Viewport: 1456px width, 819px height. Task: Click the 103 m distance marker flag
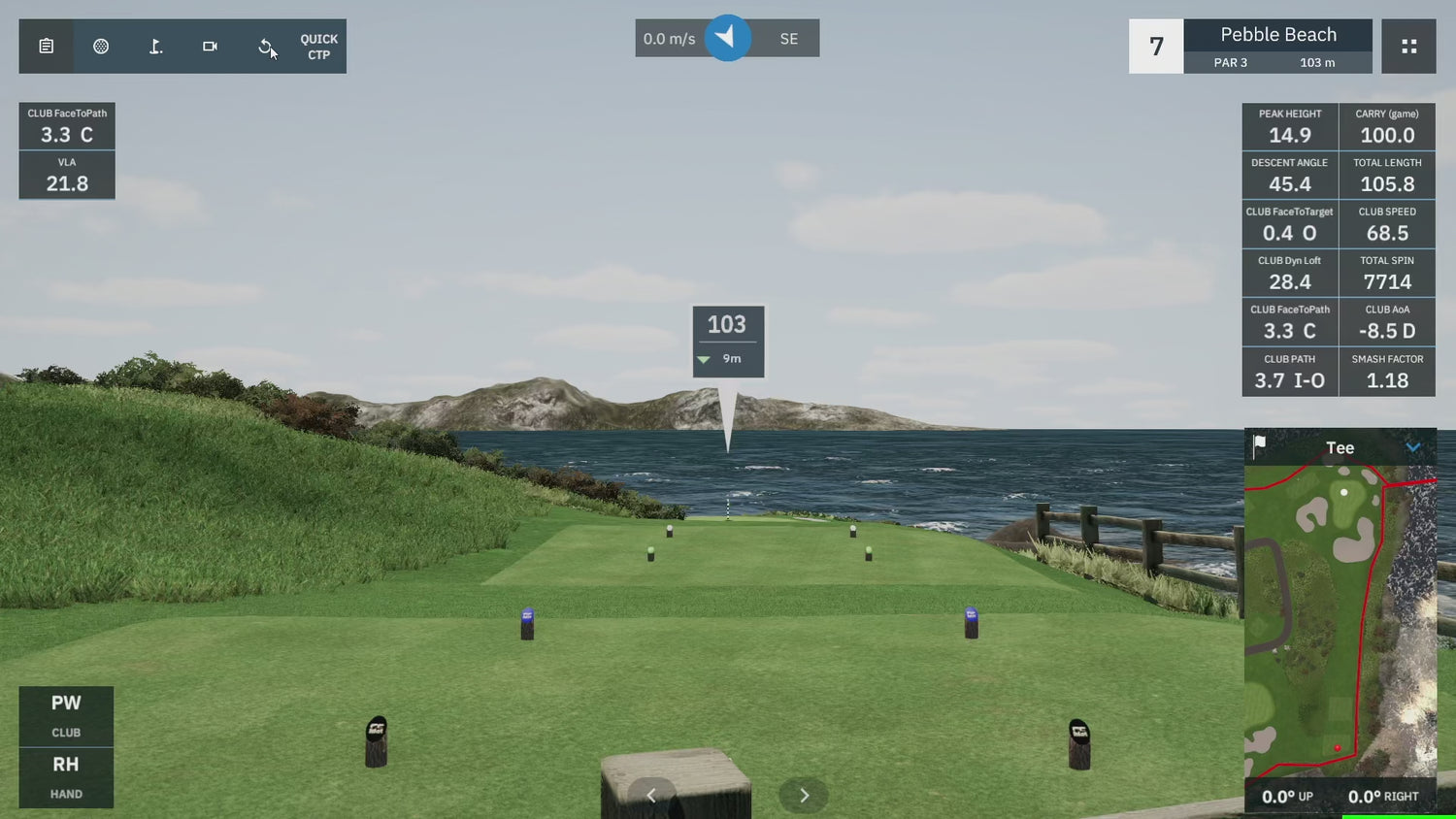click(x=728, y=342)
